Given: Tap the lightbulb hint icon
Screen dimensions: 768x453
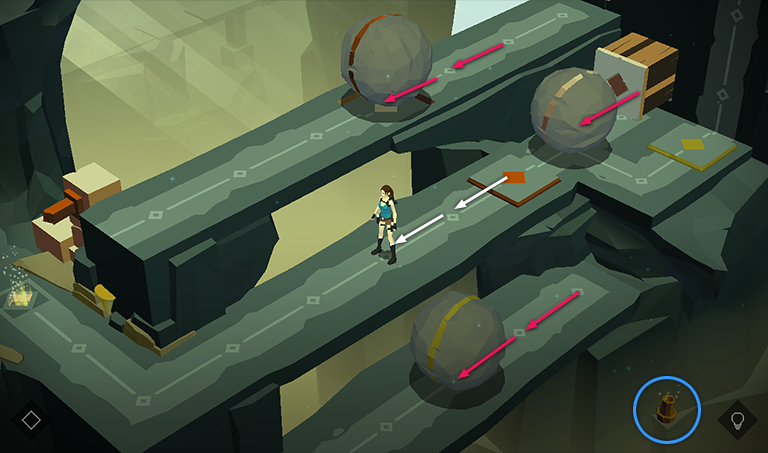Looking at the screenshot, I should click(738, 419).
